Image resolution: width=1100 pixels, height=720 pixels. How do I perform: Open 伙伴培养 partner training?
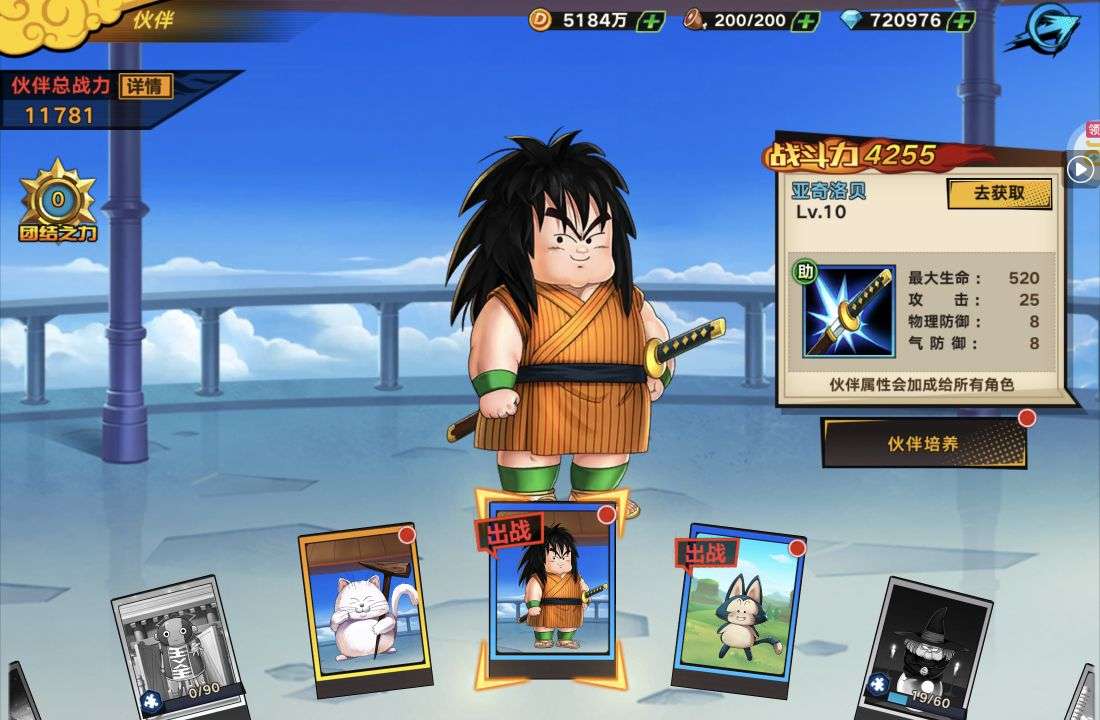pyautogui.click(x=924, y=443)
